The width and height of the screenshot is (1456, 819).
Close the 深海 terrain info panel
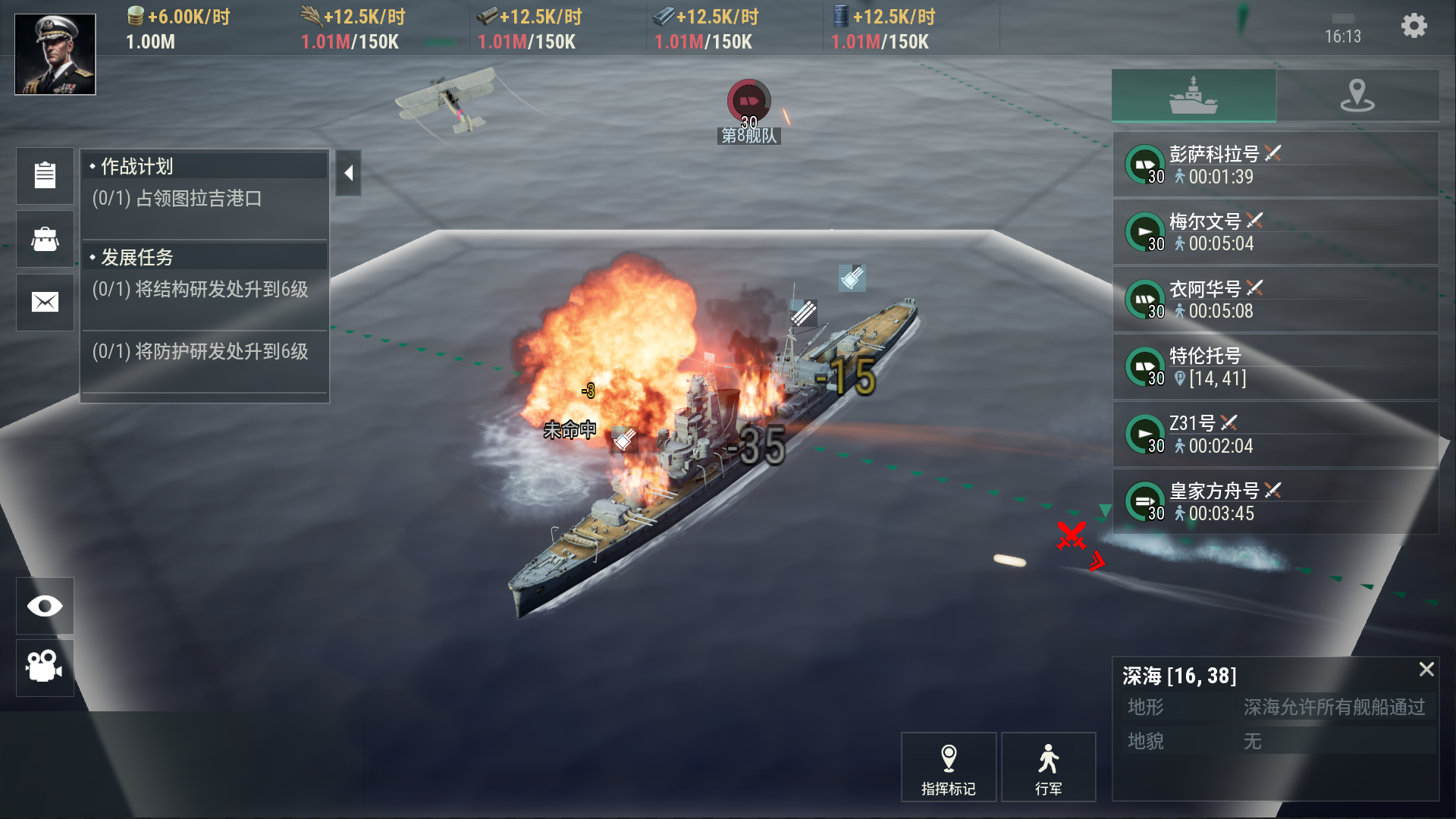pyautogui.click(x=1426, y=669)
